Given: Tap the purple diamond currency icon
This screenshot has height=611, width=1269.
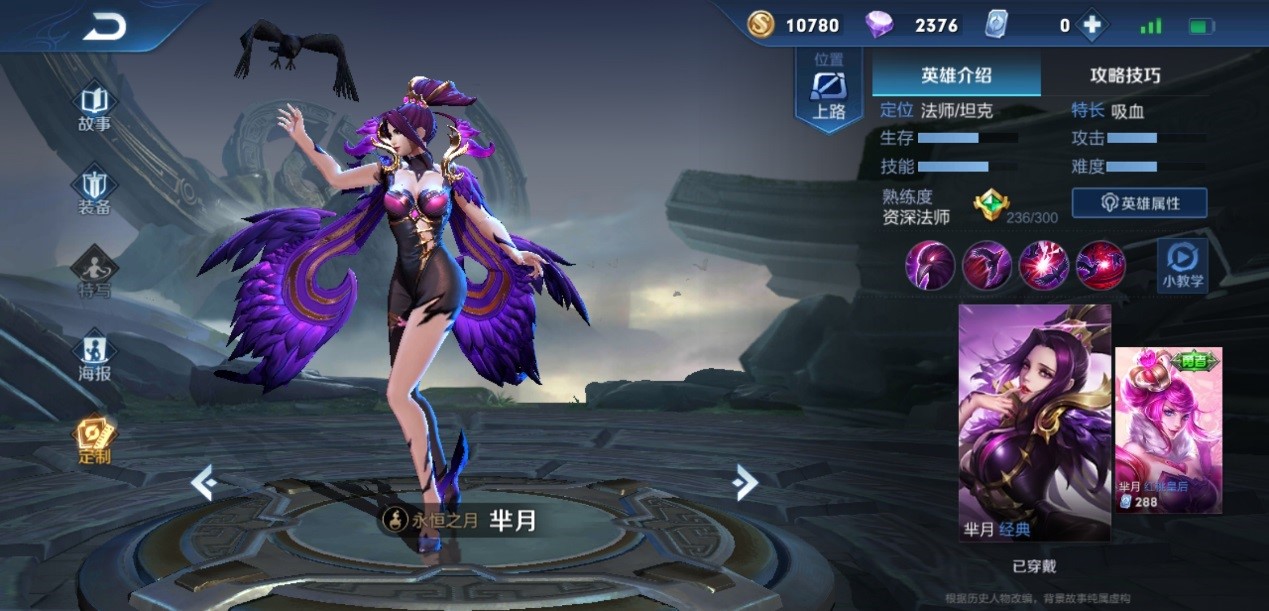Looking at the screenshot, I should [879, 25].
